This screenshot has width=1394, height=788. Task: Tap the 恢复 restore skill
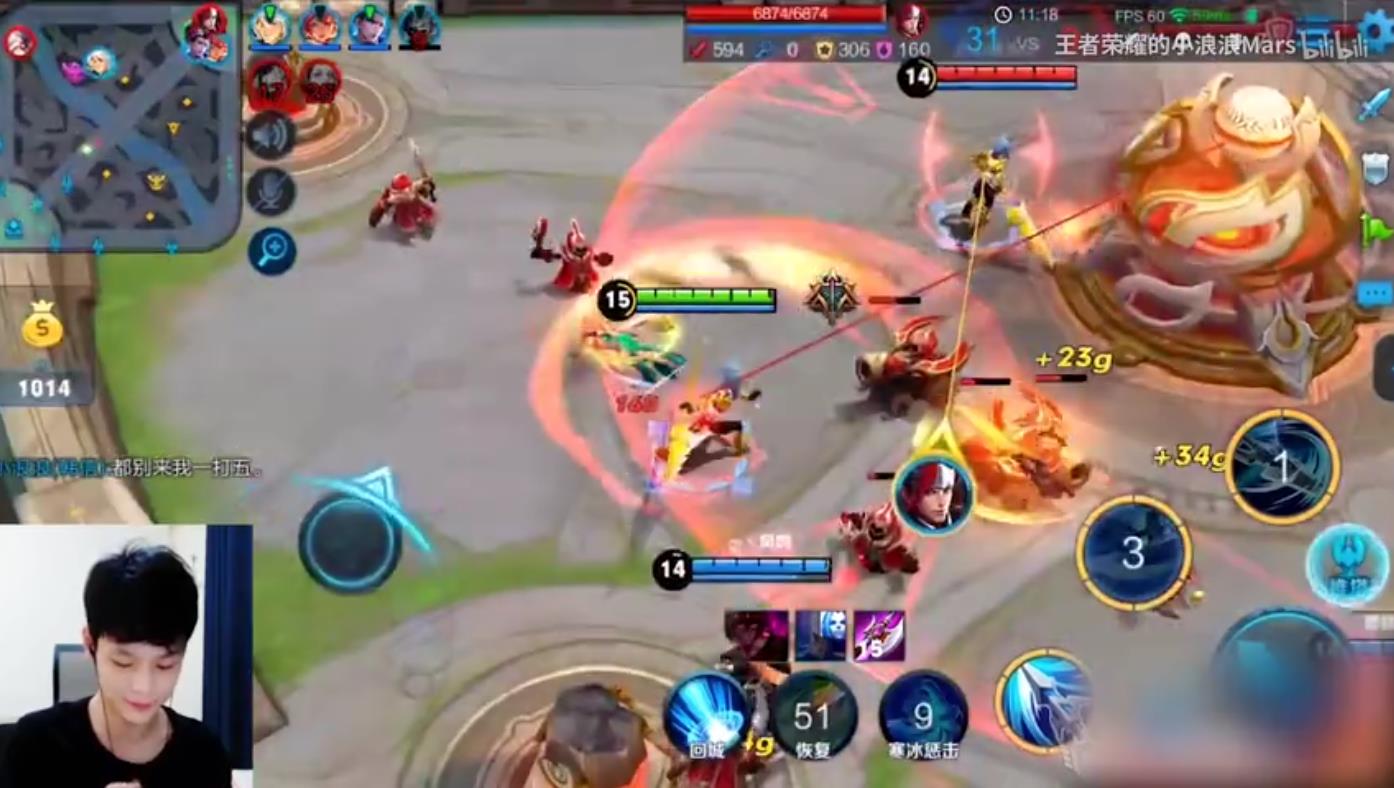[x=814, y=716]
